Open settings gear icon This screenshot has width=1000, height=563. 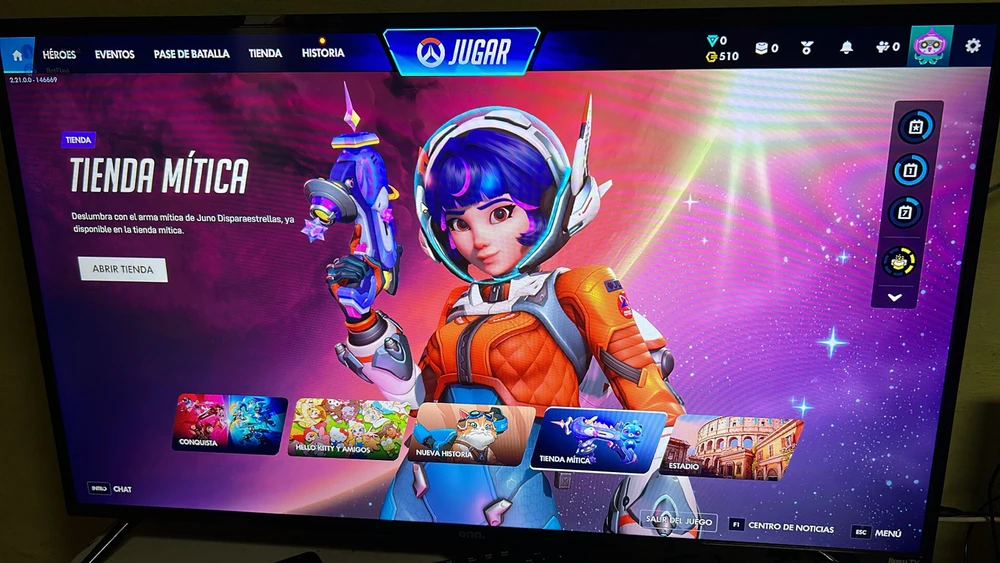click(x=972, y=46)
